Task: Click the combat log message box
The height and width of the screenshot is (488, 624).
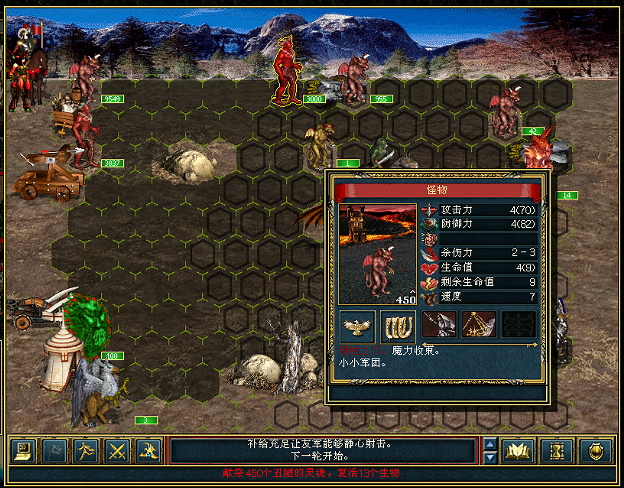Action: (325, 450)
